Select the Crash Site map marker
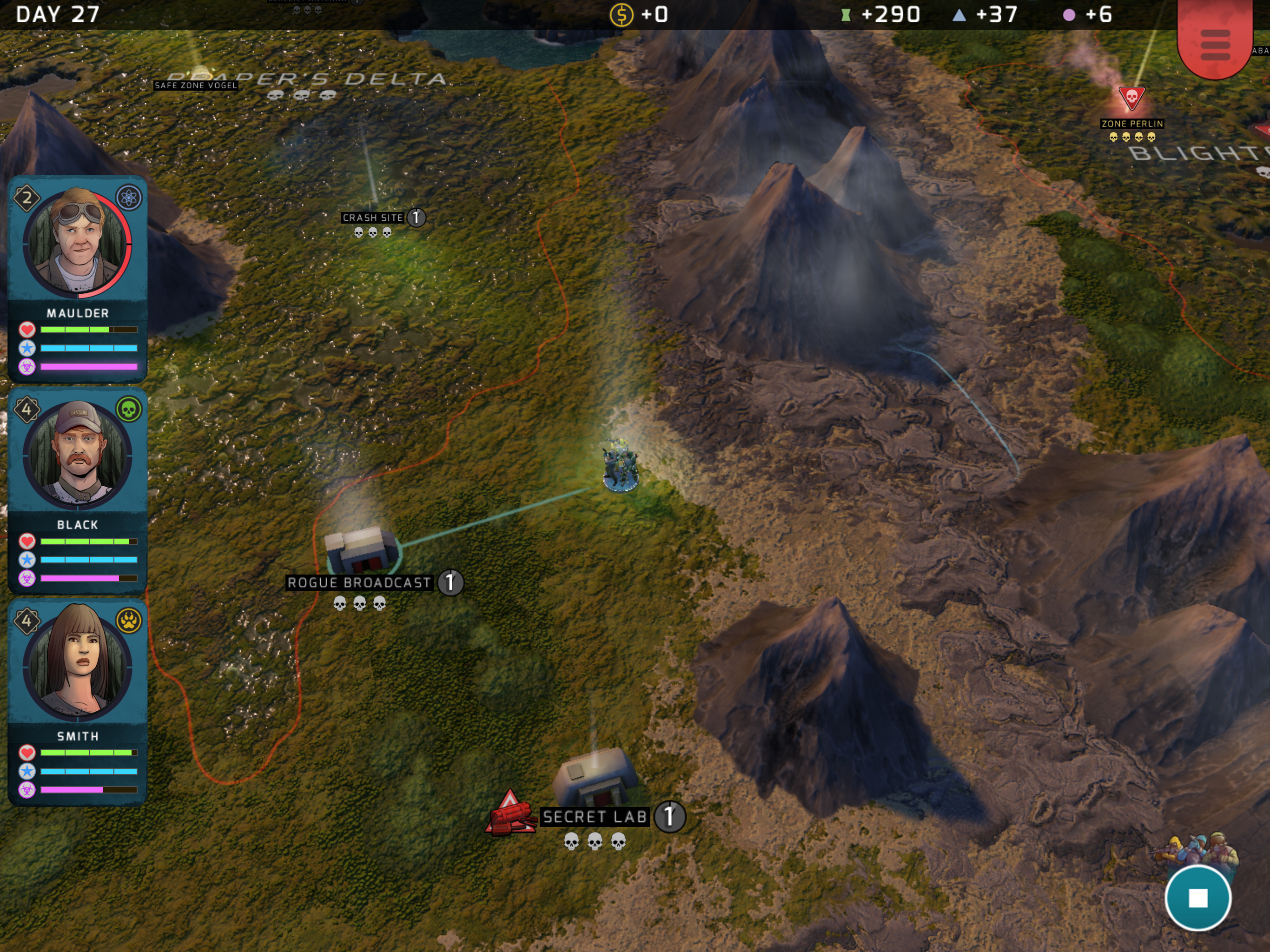Image resolution: width=1270 pixels, height=952 pixels. tap(373, 218)
